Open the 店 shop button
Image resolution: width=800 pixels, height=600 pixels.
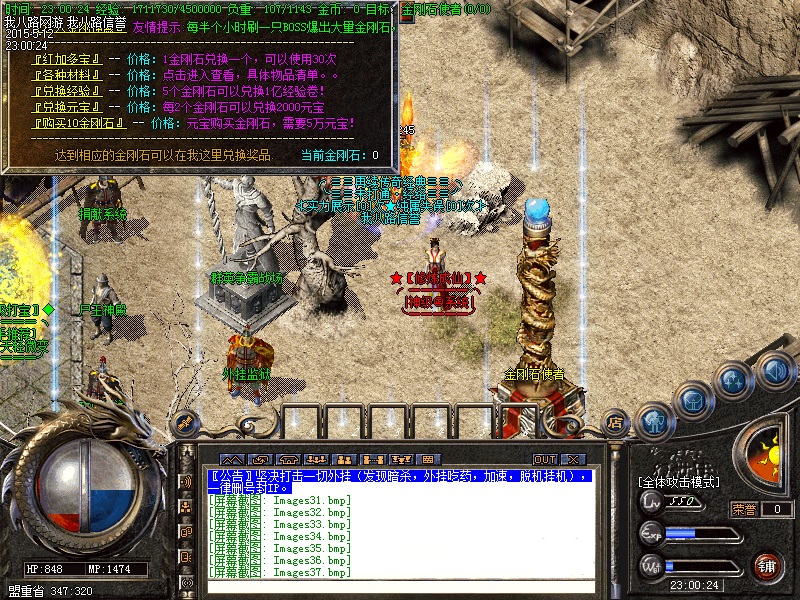tap(615, 424)
